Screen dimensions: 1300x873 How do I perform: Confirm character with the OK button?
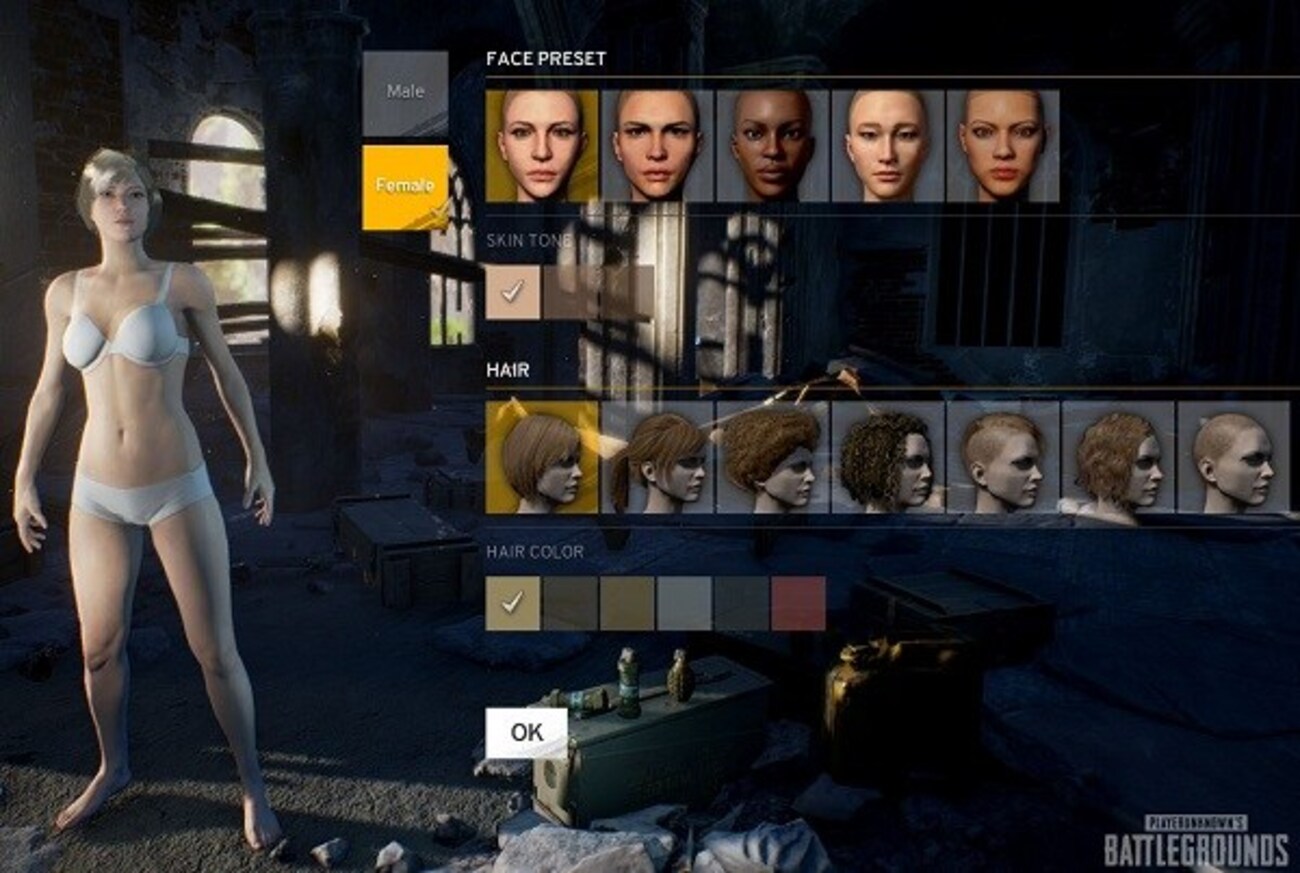click(526, 732)
